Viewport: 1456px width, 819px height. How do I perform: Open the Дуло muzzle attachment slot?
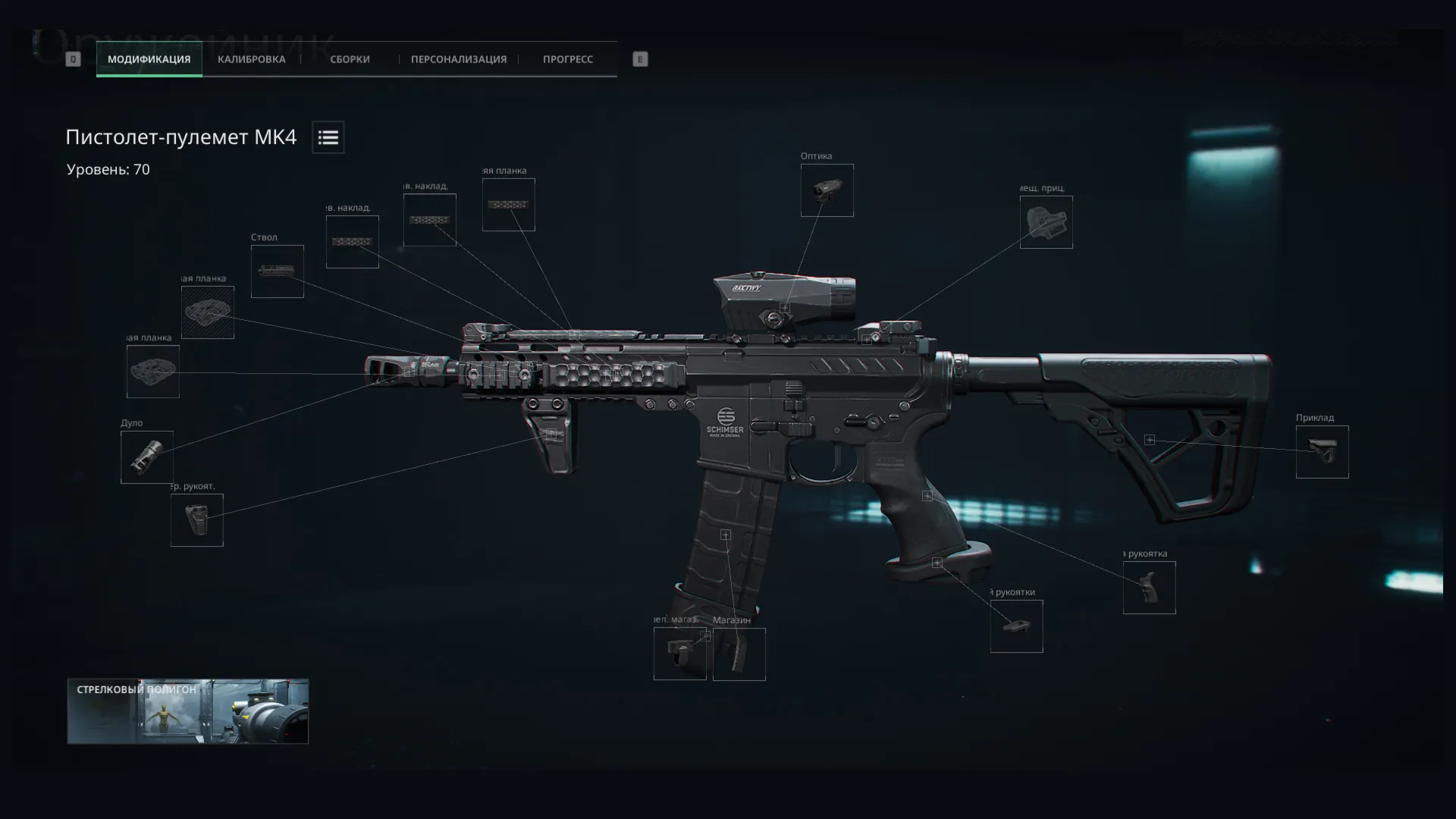click(146, 457)
